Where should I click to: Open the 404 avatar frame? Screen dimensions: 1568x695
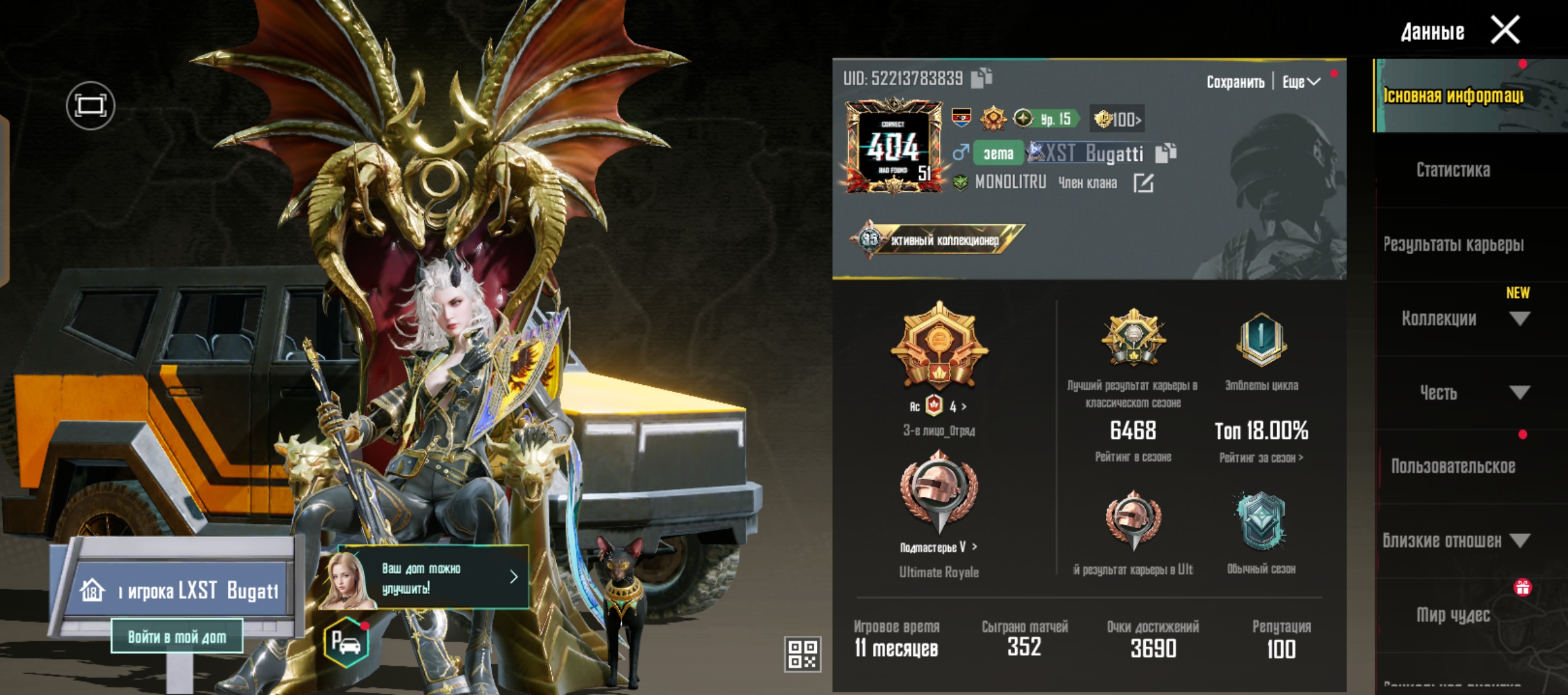(894, 146)
